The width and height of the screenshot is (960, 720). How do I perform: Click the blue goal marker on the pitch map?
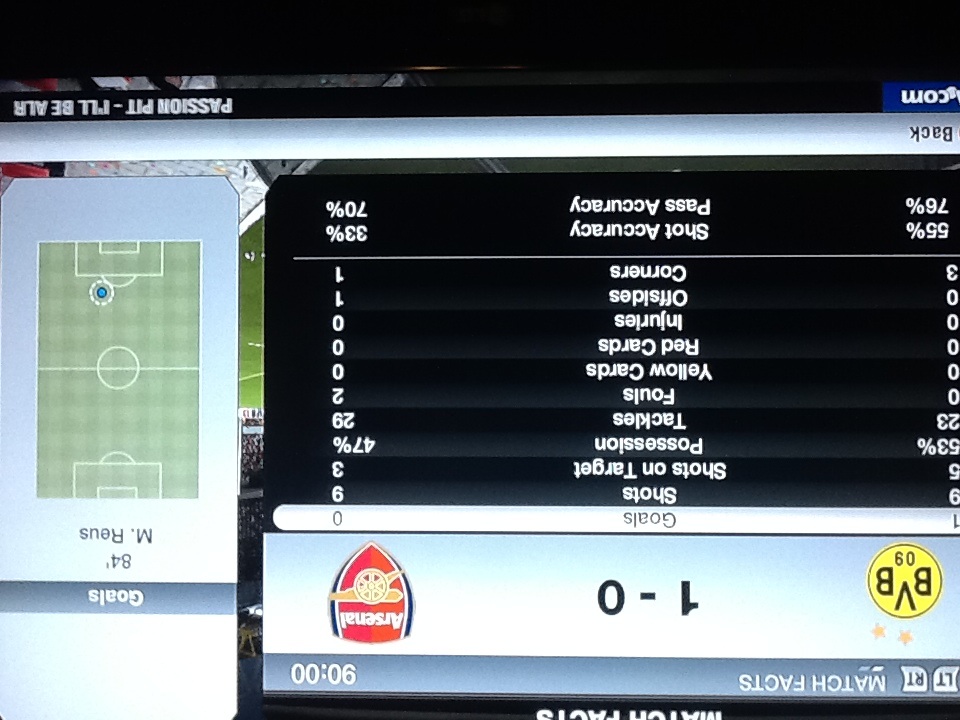point(101,293)
